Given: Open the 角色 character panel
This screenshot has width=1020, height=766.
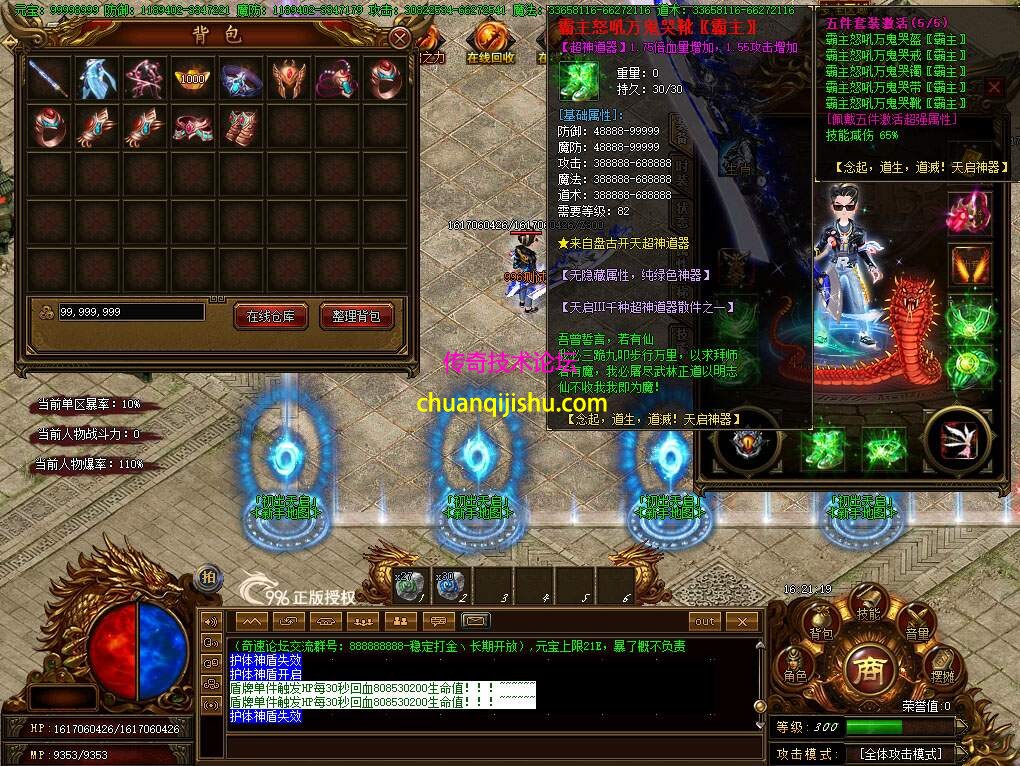Looking at the screenshot, I should [795, 668].
